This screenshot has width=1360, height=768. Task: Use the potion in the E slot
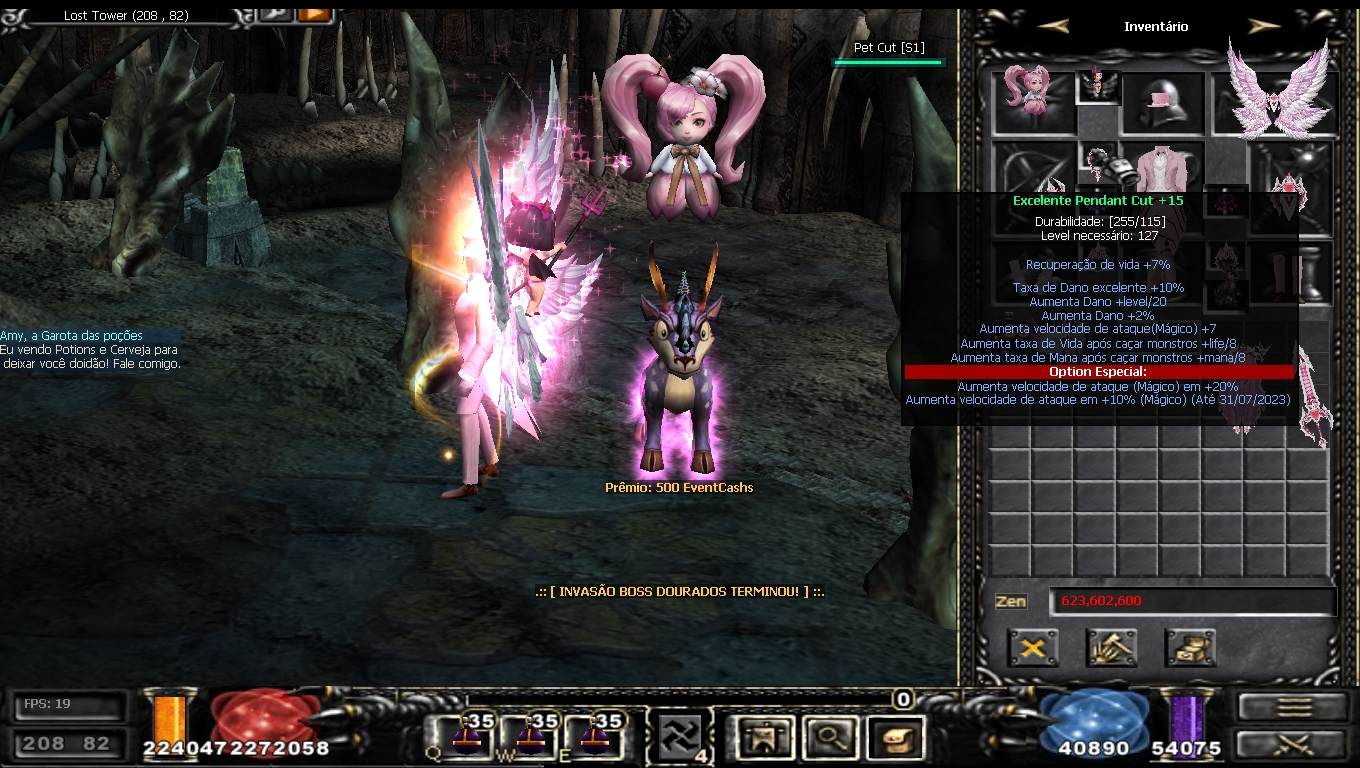(x=594, y=737)
